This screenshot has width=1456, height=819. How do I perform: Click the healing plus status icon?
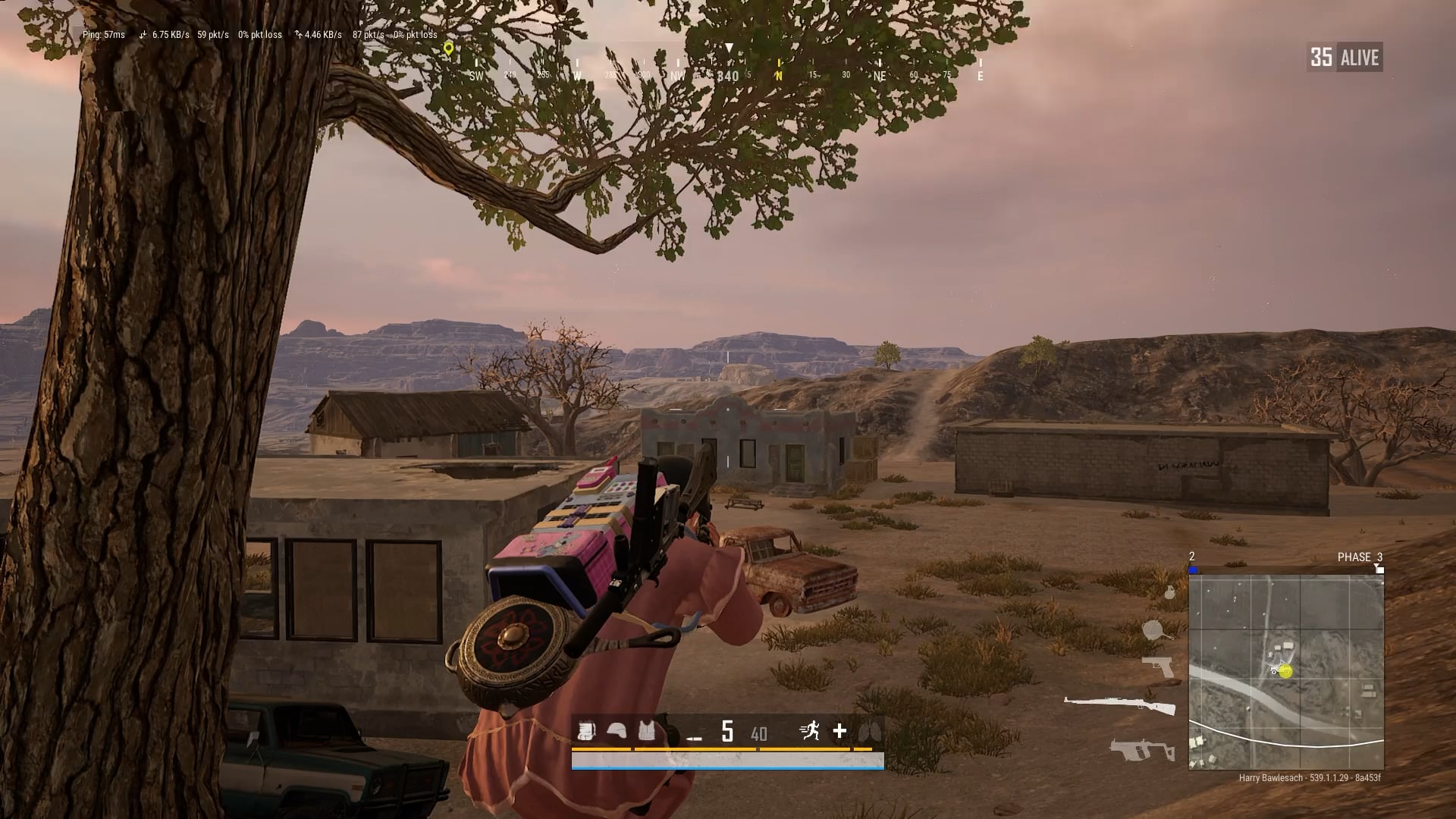[x=839, y=731]
